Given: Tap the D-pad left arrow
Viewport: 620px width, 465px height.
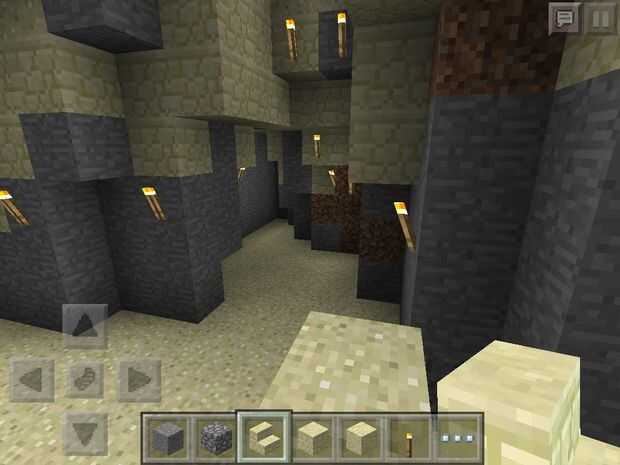Looking at the screenshot, I should point(32,381).
